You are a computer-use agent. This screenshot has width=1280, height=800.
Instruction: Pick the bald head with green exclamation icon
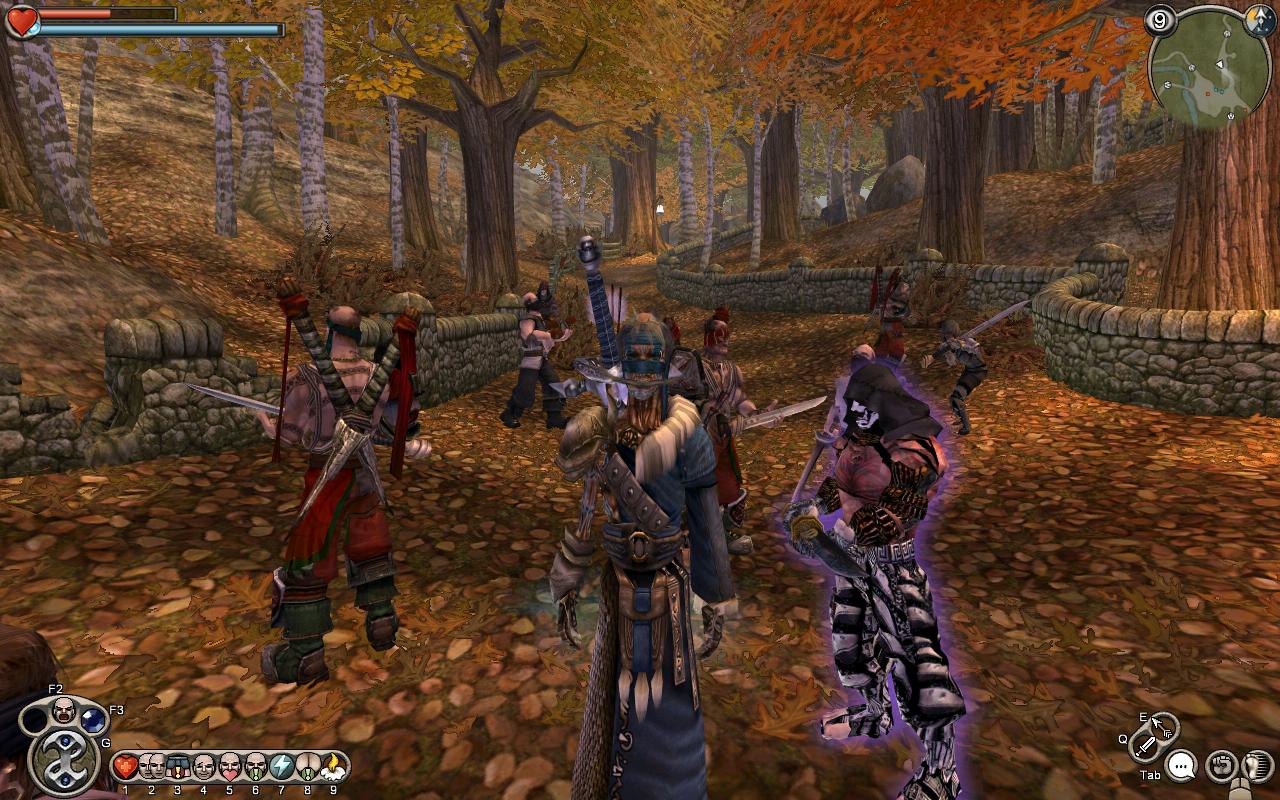tap(307, 767)
